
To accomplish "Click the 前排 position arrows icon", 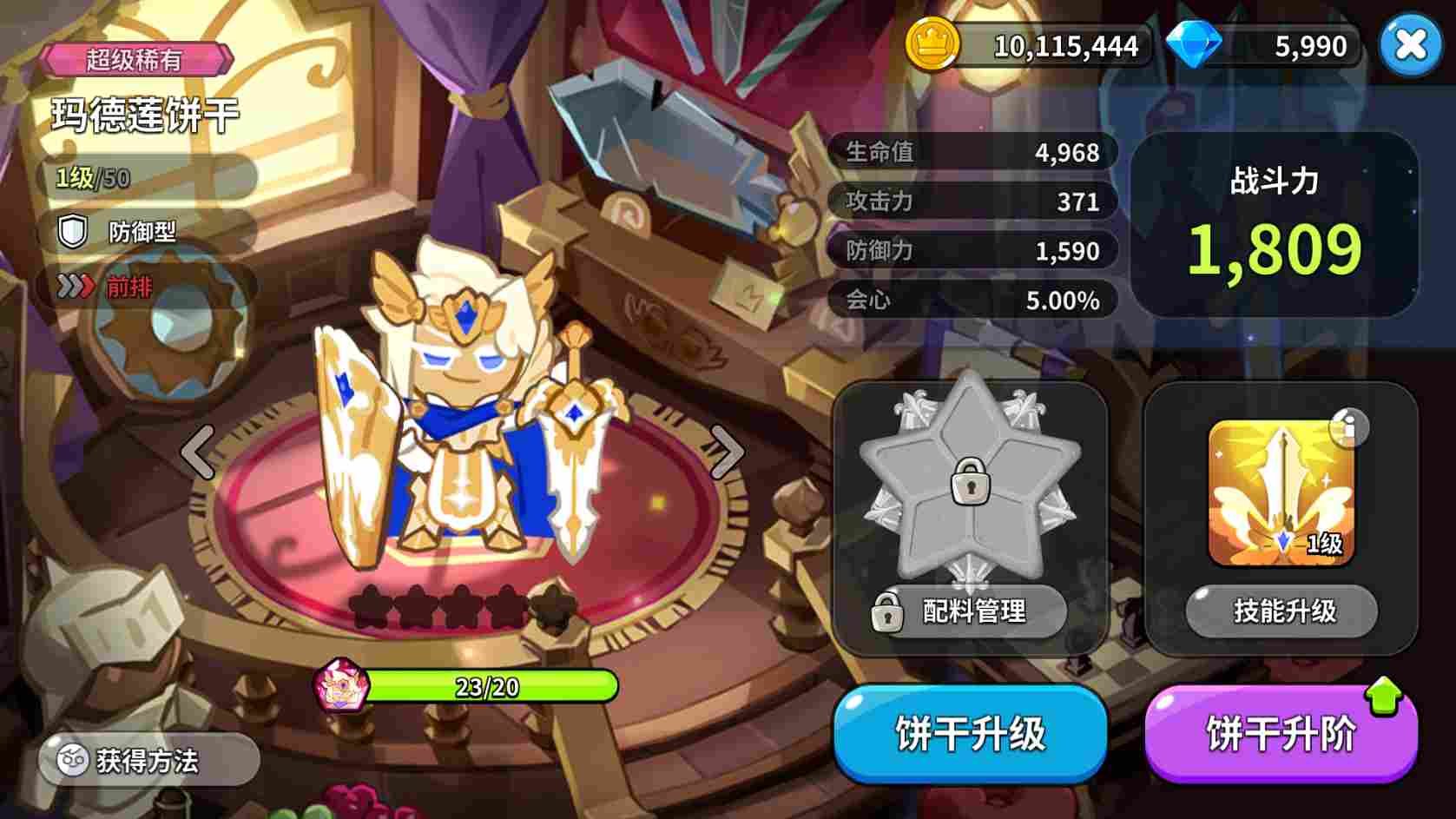I will click(76, 287).
